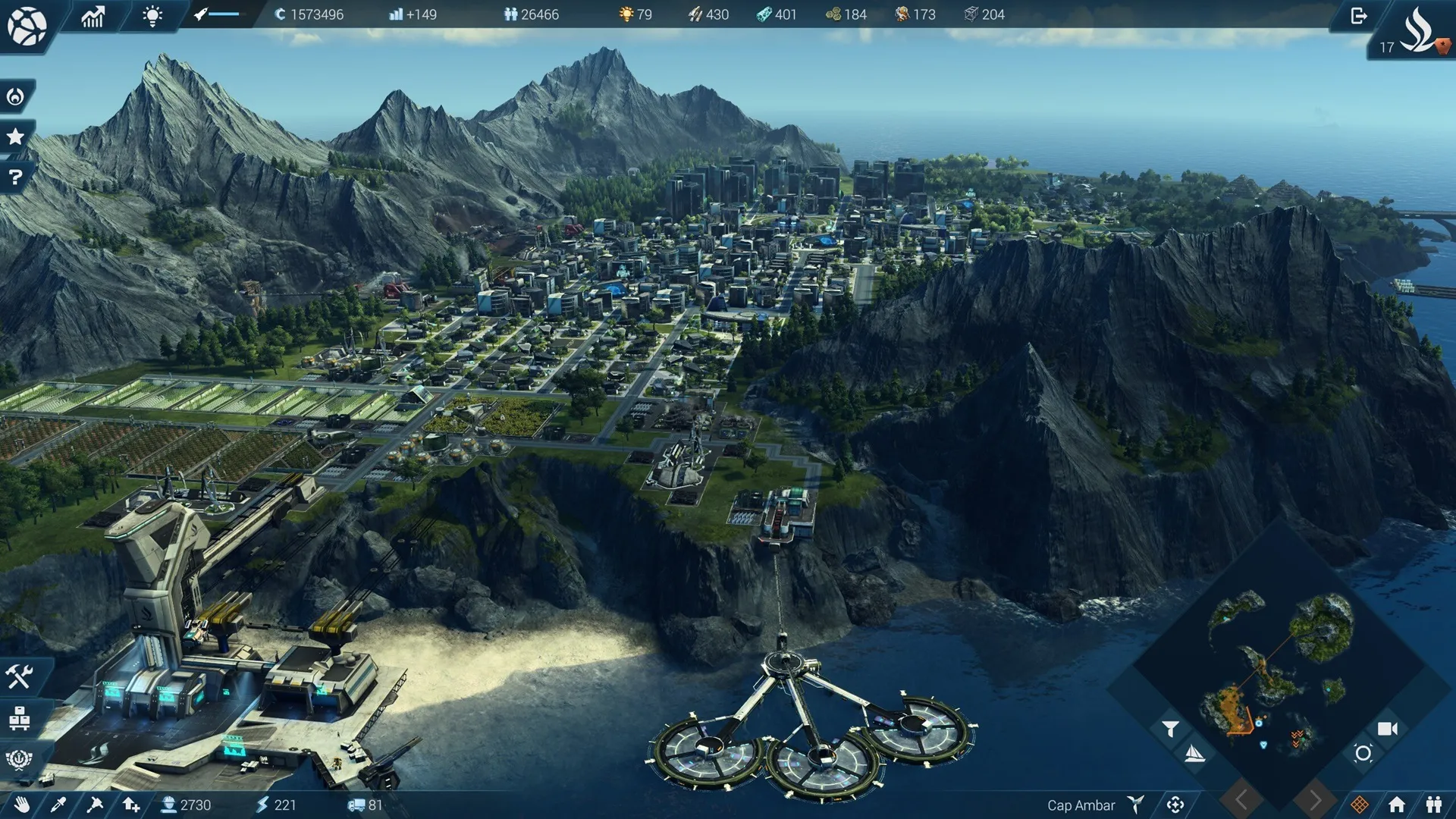Open the warehouse building category icon
The width and height of the screenshot is (1456, 819).
[x=19, y=717]
